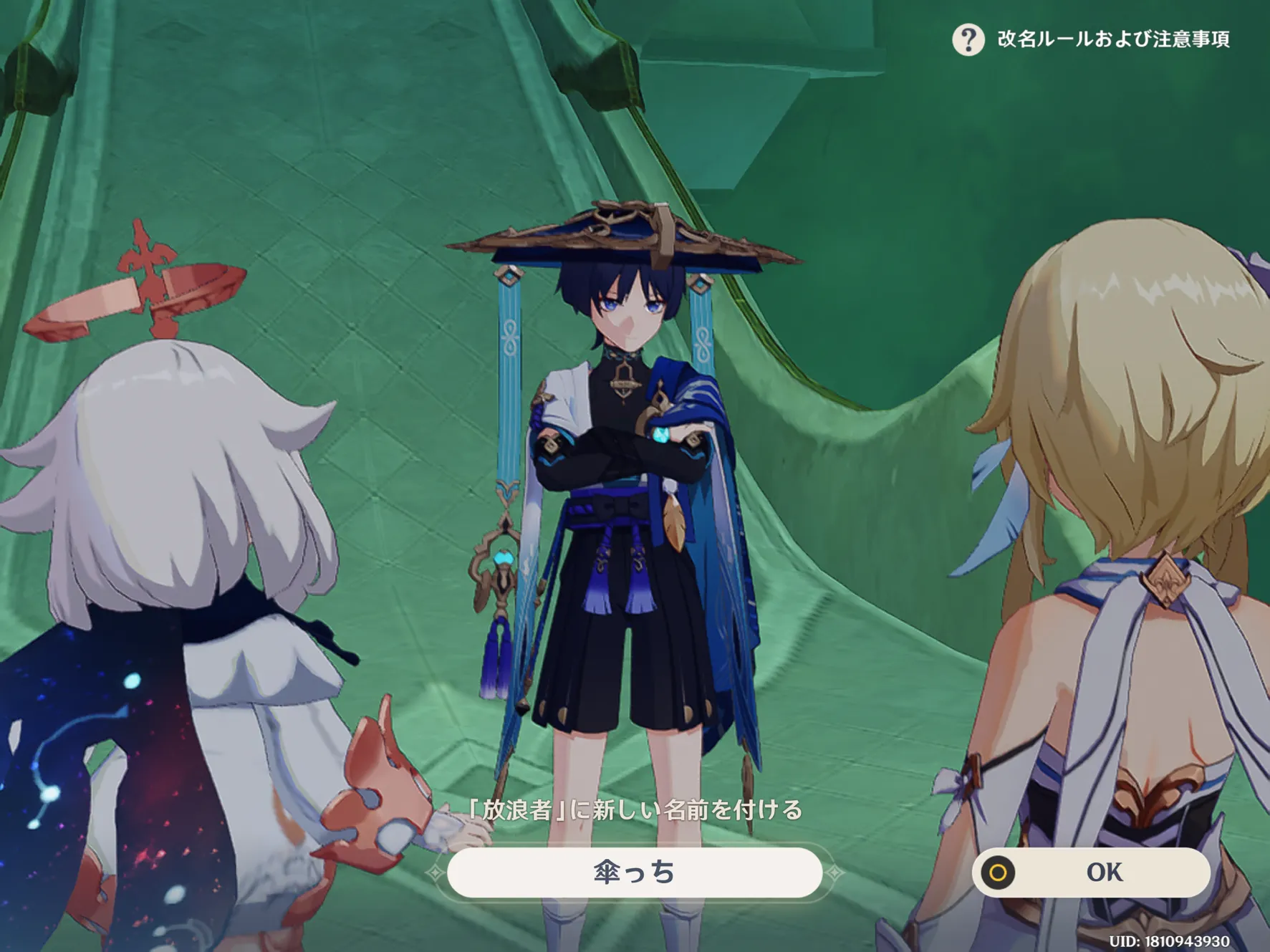Confirm the new name with OK
This screenshot has width=1270, height=952.
point(1091,872)
